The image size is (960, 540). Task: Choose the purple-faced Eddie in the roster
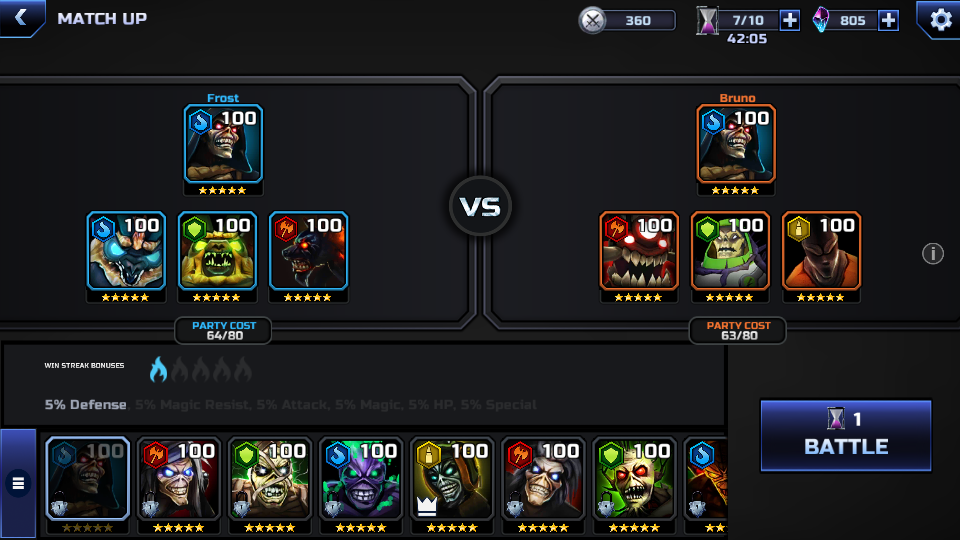pyautogui.click(x=360, y=479)
